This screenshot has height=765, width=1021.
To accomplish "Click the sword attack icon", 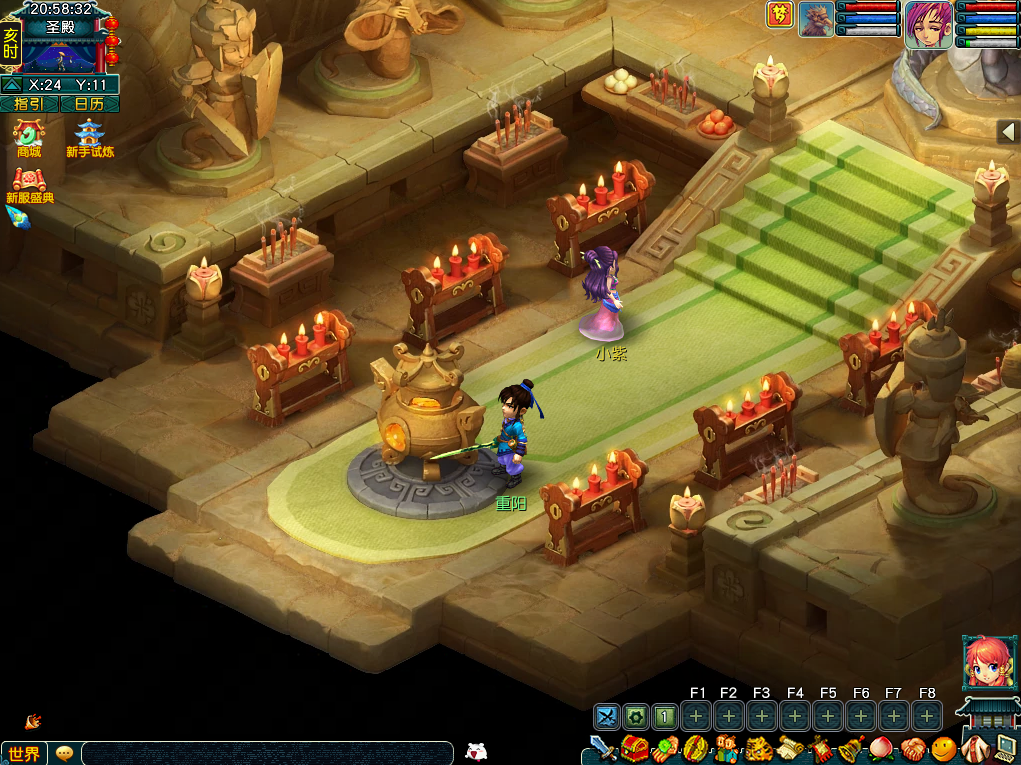I will click(602, 748).
